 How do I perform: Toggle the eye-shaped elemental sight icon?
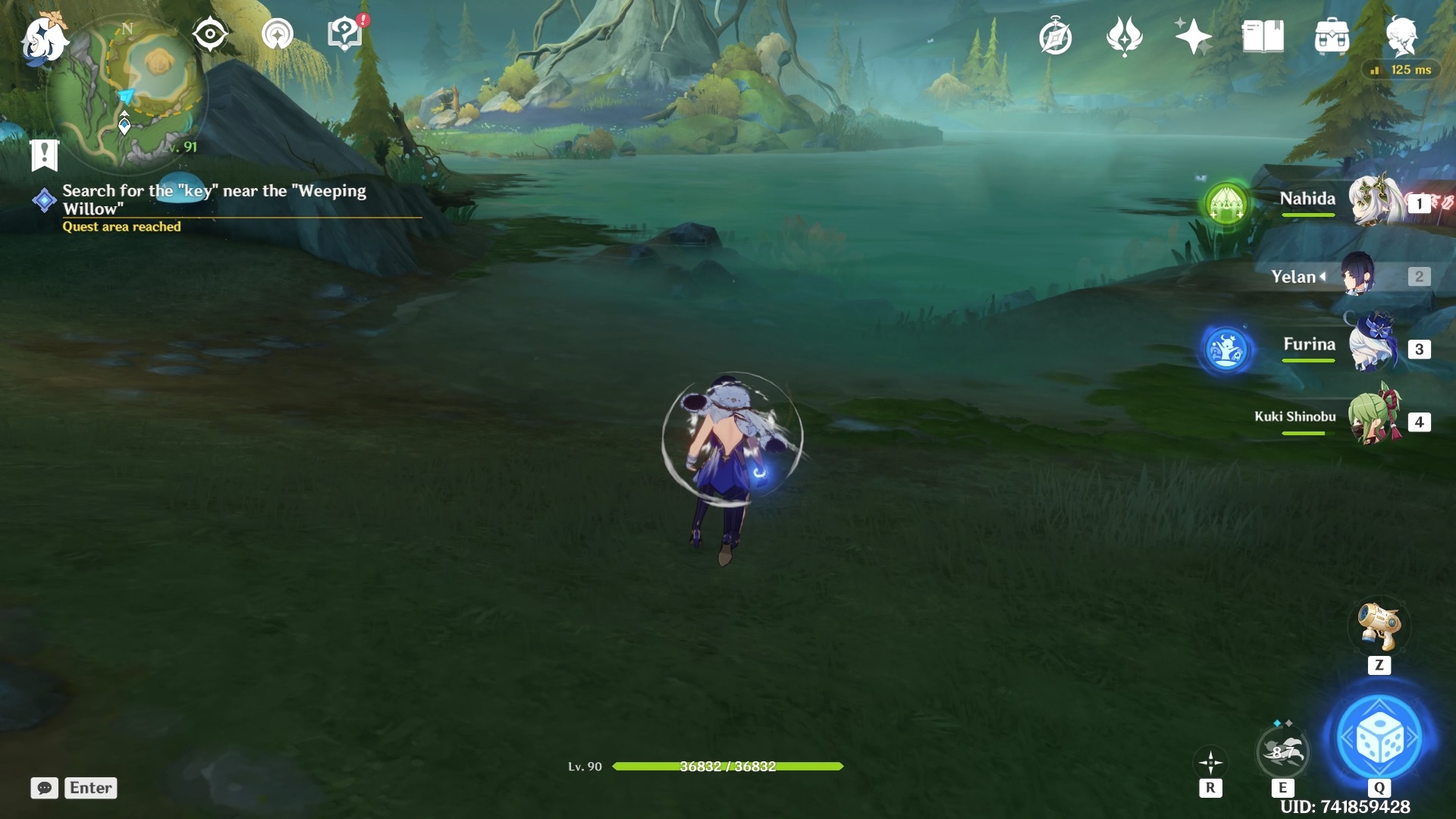[x=209, y=35]
